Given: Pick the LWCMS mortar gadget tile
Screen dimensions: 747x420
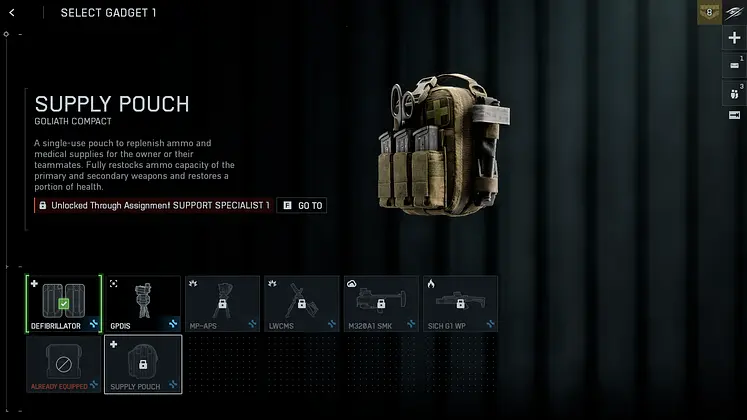Looking at the screenshot, I should (301, 304).
